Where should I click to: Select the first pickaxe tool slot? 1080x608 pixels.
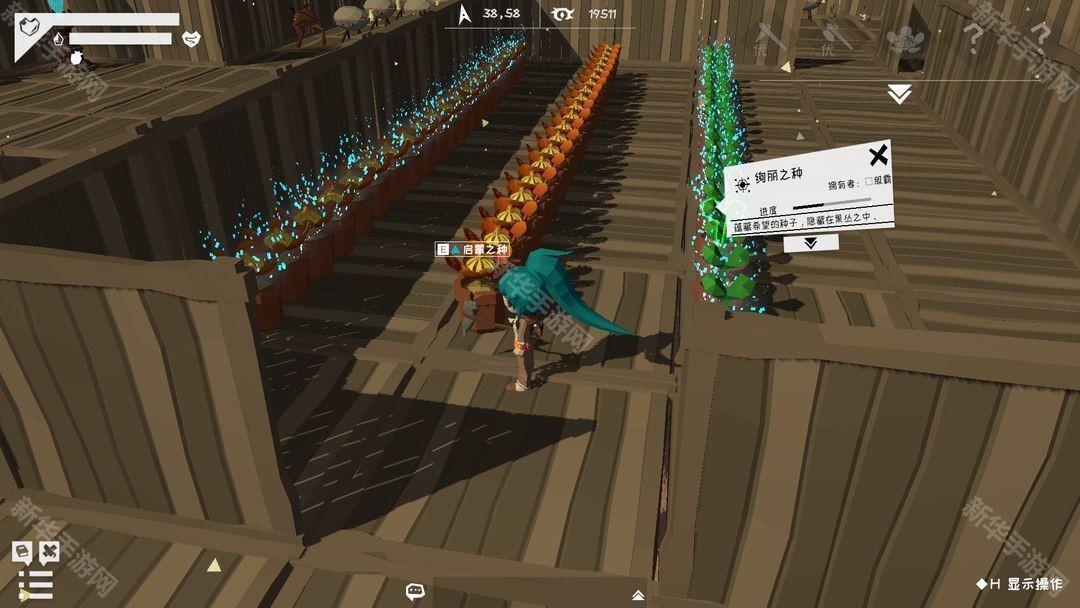tap(769, 38)
